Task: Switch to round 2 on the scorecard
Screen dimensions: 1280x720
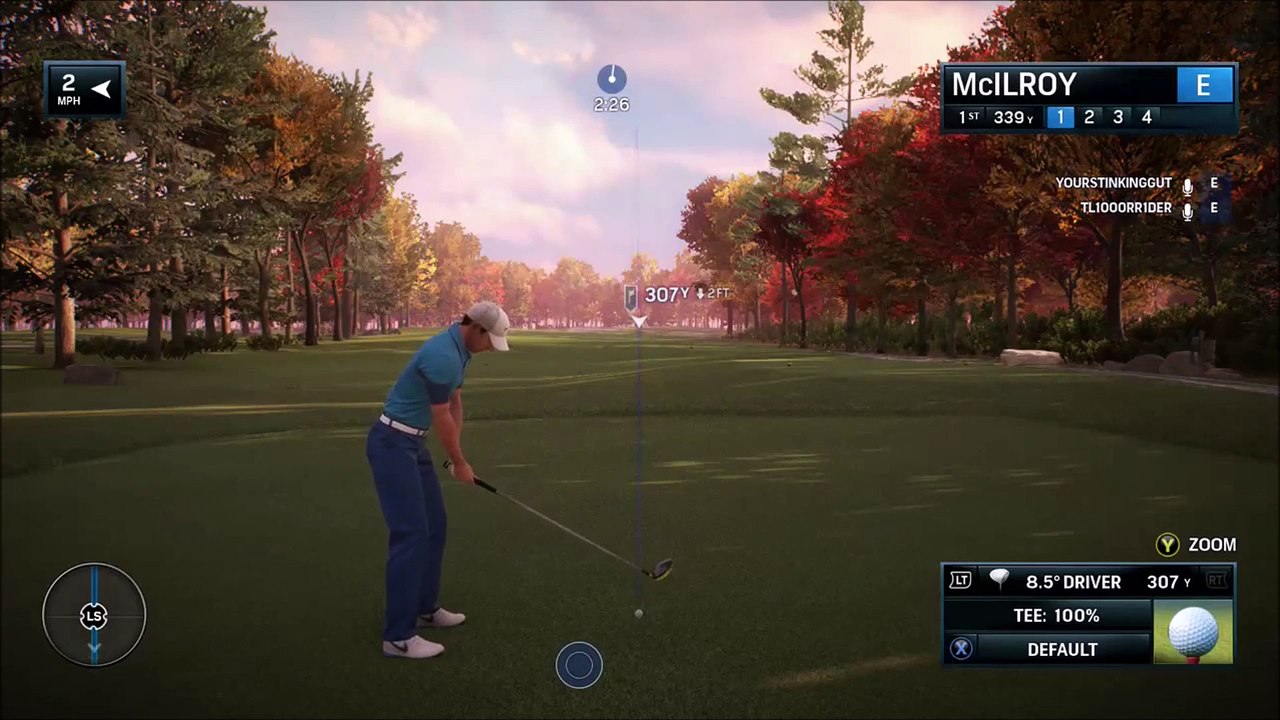Action: click(1089, 117)
